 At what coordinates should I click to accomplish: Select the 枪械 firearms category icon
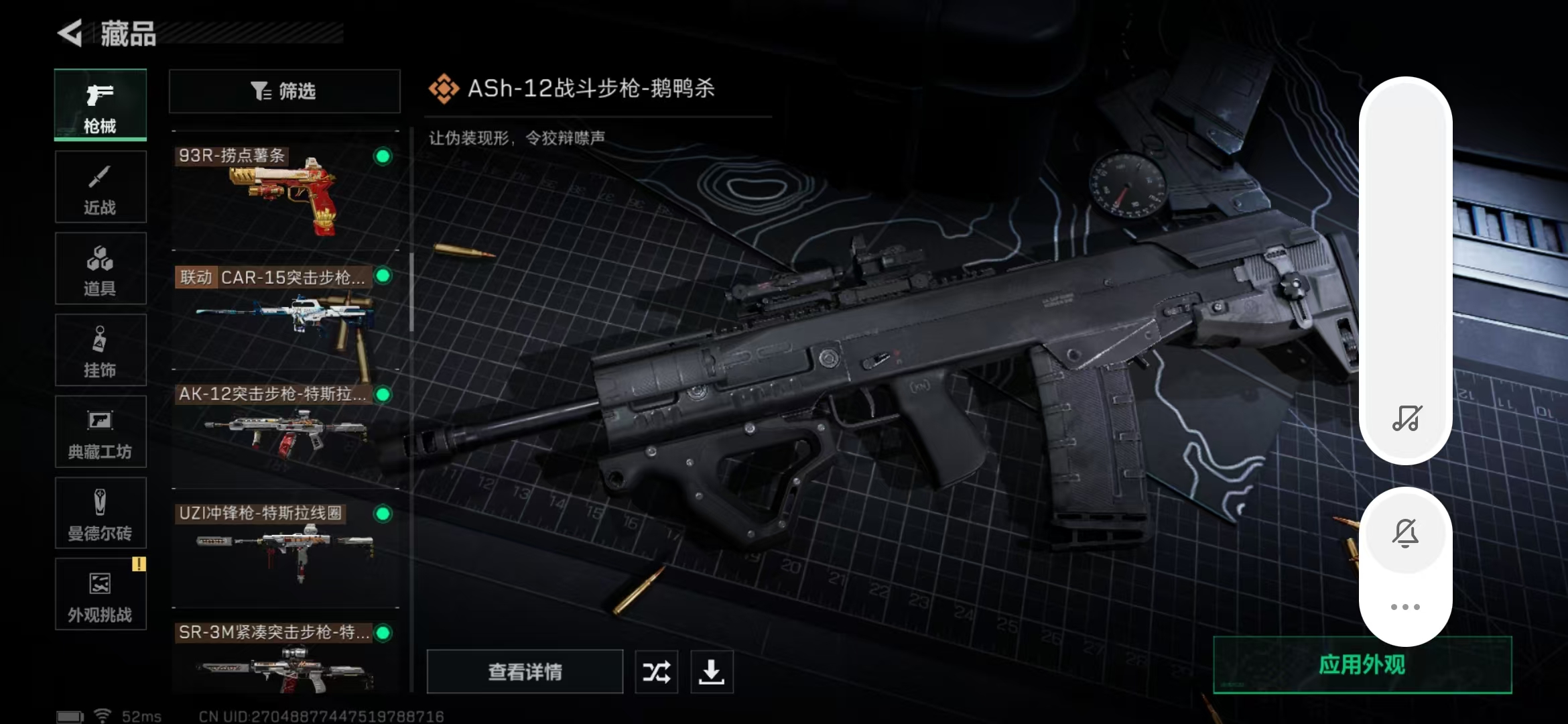click(x=101, y=104)
